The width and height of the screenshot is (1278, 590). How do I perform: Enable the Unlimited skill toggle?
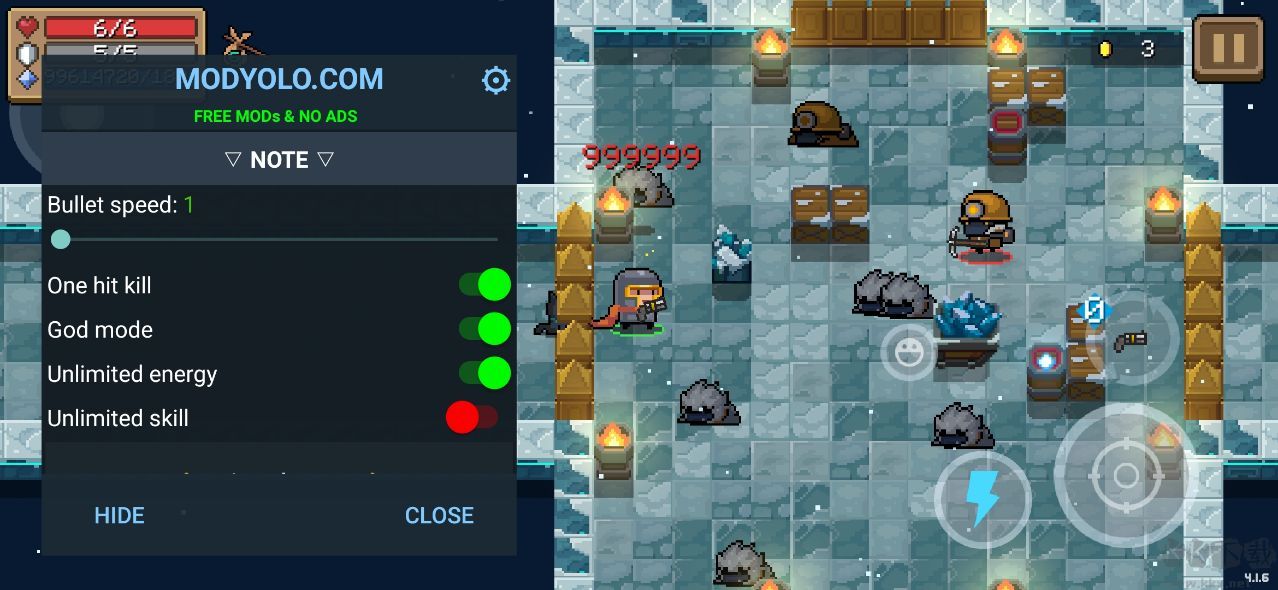pos(472,418)
